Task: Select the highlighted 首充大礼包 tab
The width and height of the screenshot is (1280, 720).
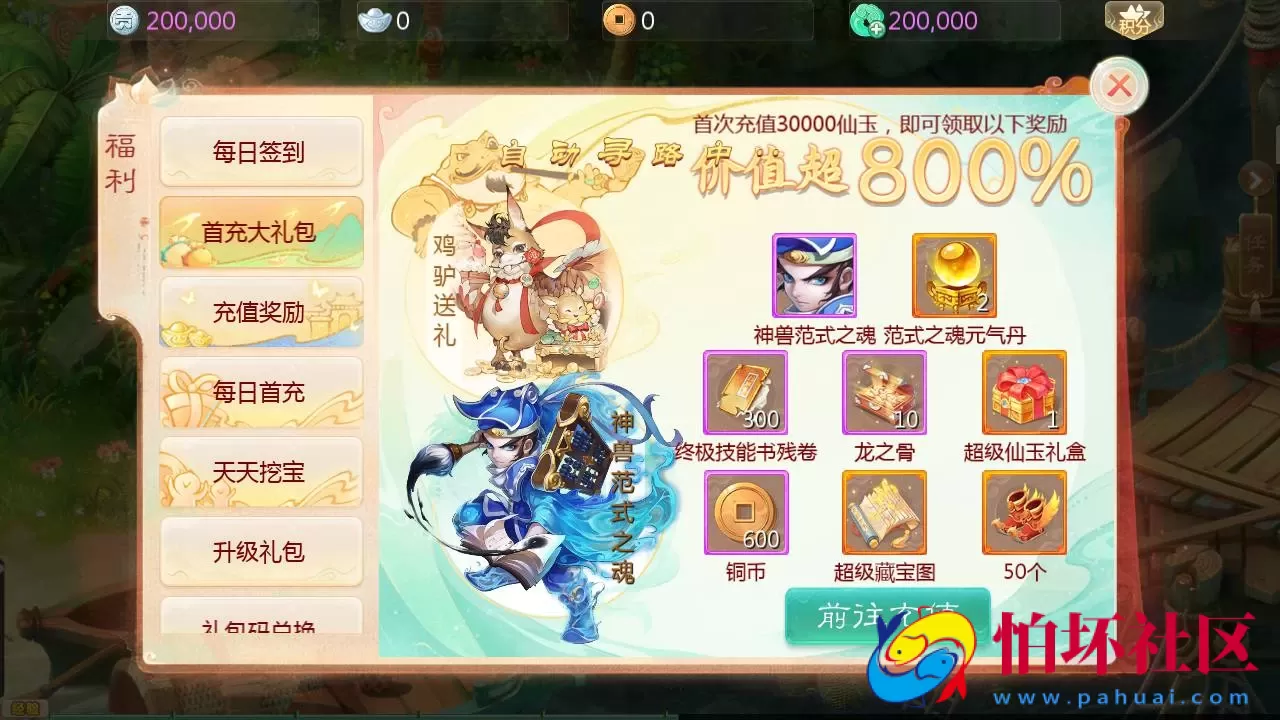Action: pos(260,231)
